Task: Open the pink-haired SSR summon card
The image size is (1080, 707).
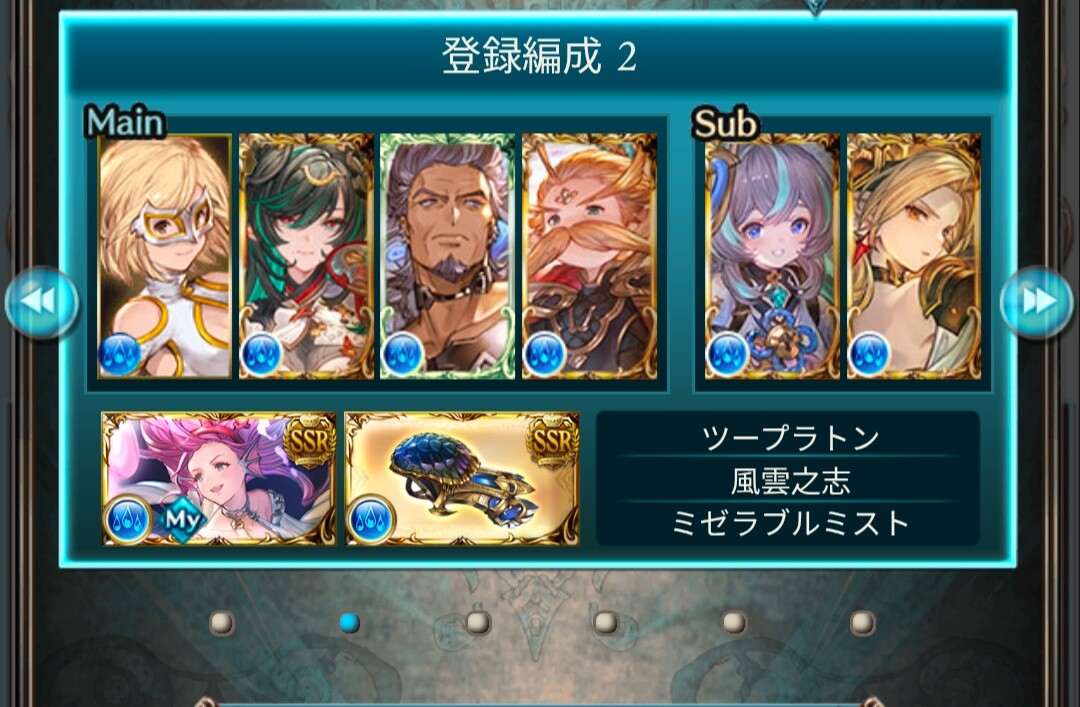Action: click(x=219, y=479)
